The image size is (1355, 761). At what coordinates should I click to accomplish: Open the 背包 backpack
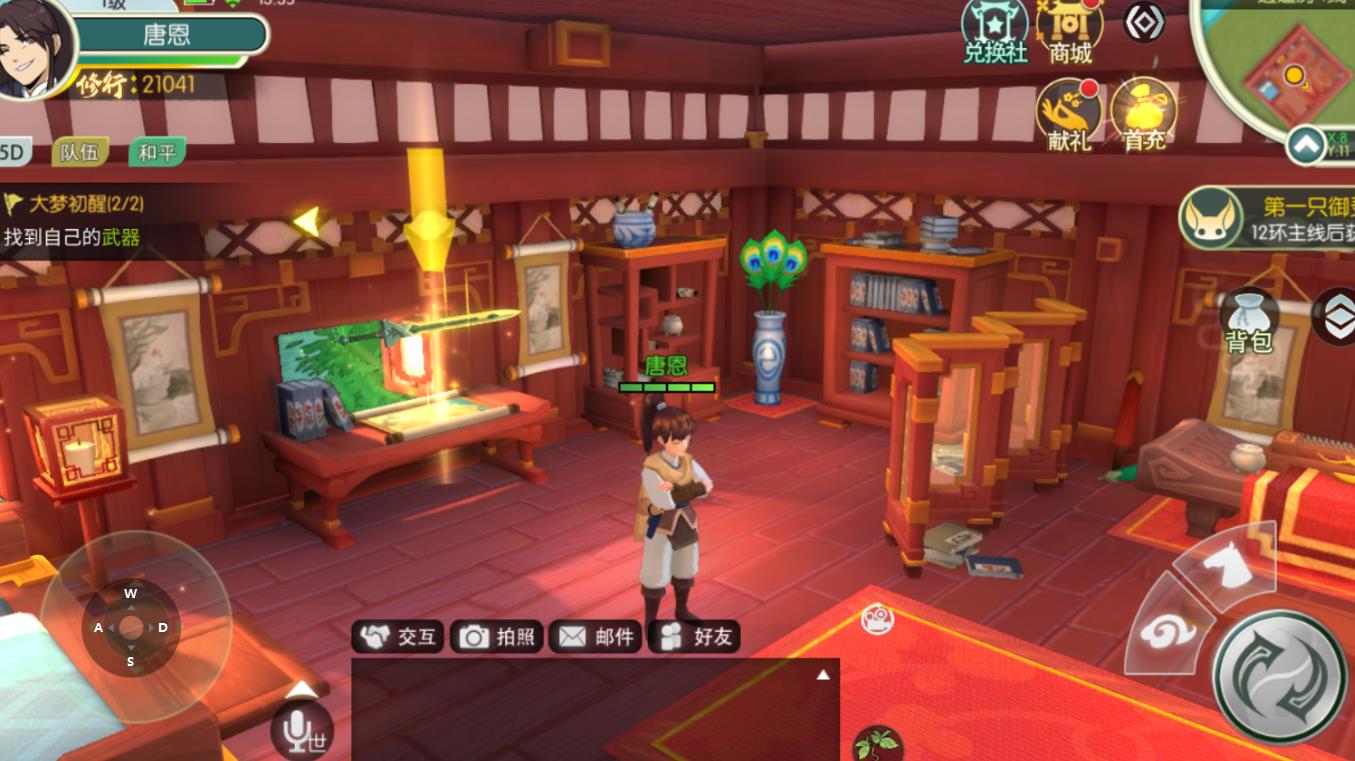point(1249,322)
